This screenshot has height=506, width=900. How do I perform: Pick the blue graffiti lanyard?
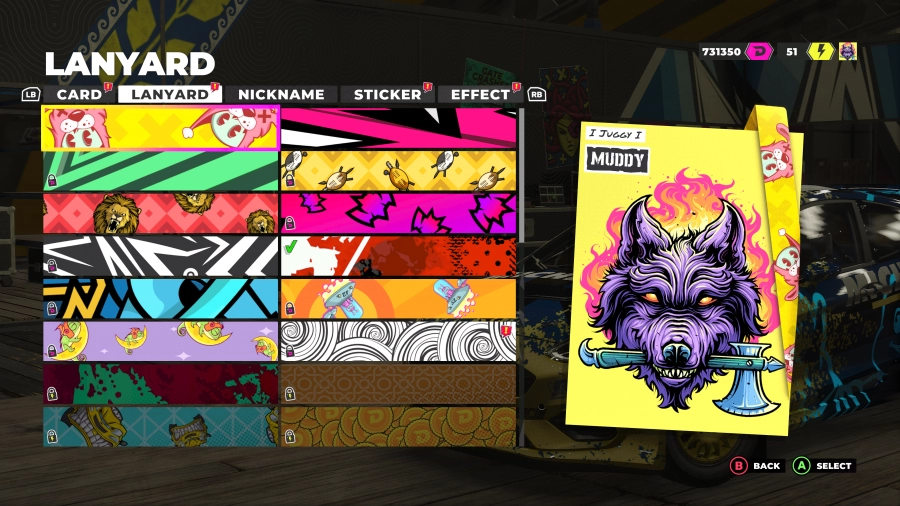coord(160,298)
